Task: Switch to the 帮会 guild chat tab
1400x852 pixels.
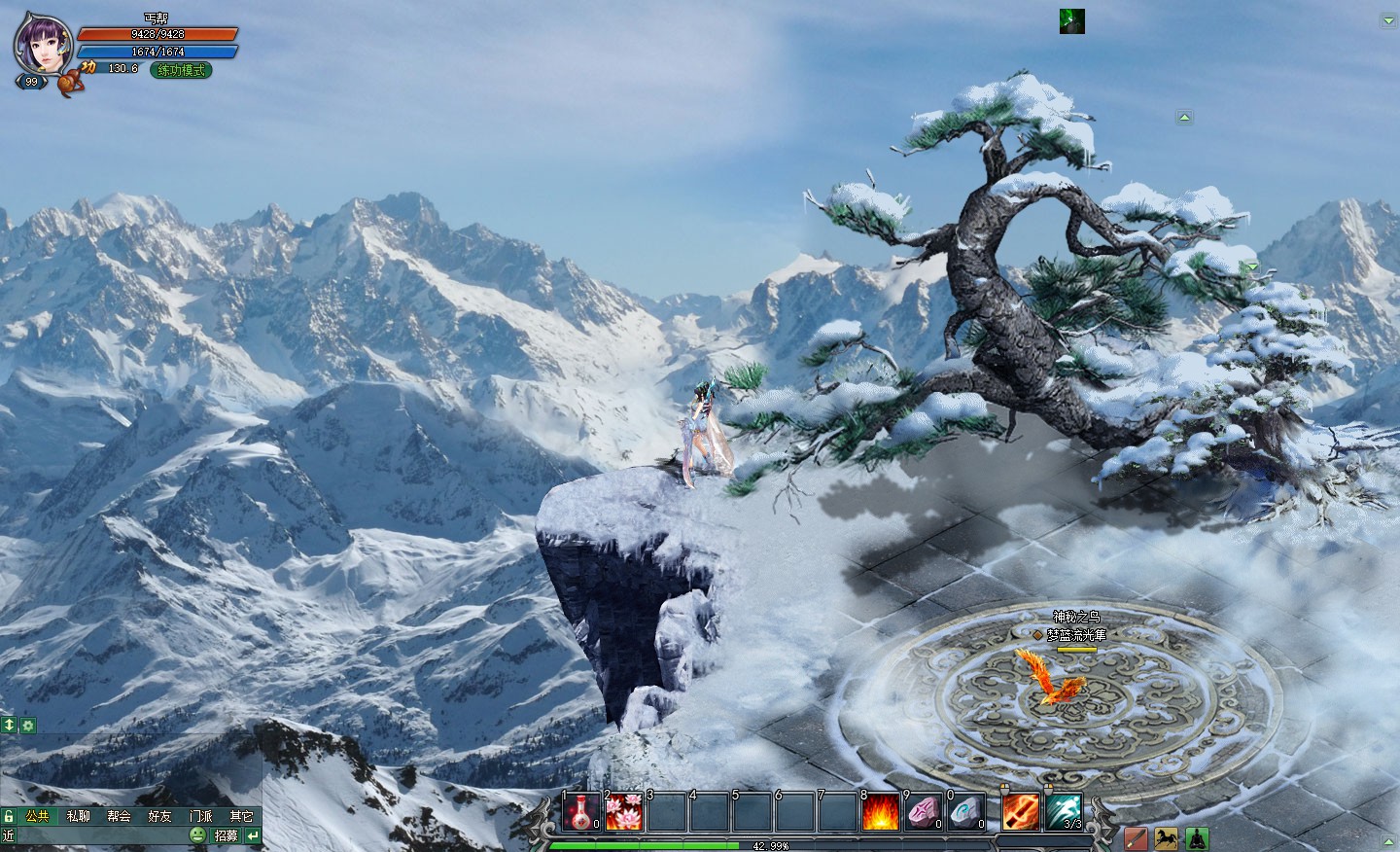Action: (119, 817)
